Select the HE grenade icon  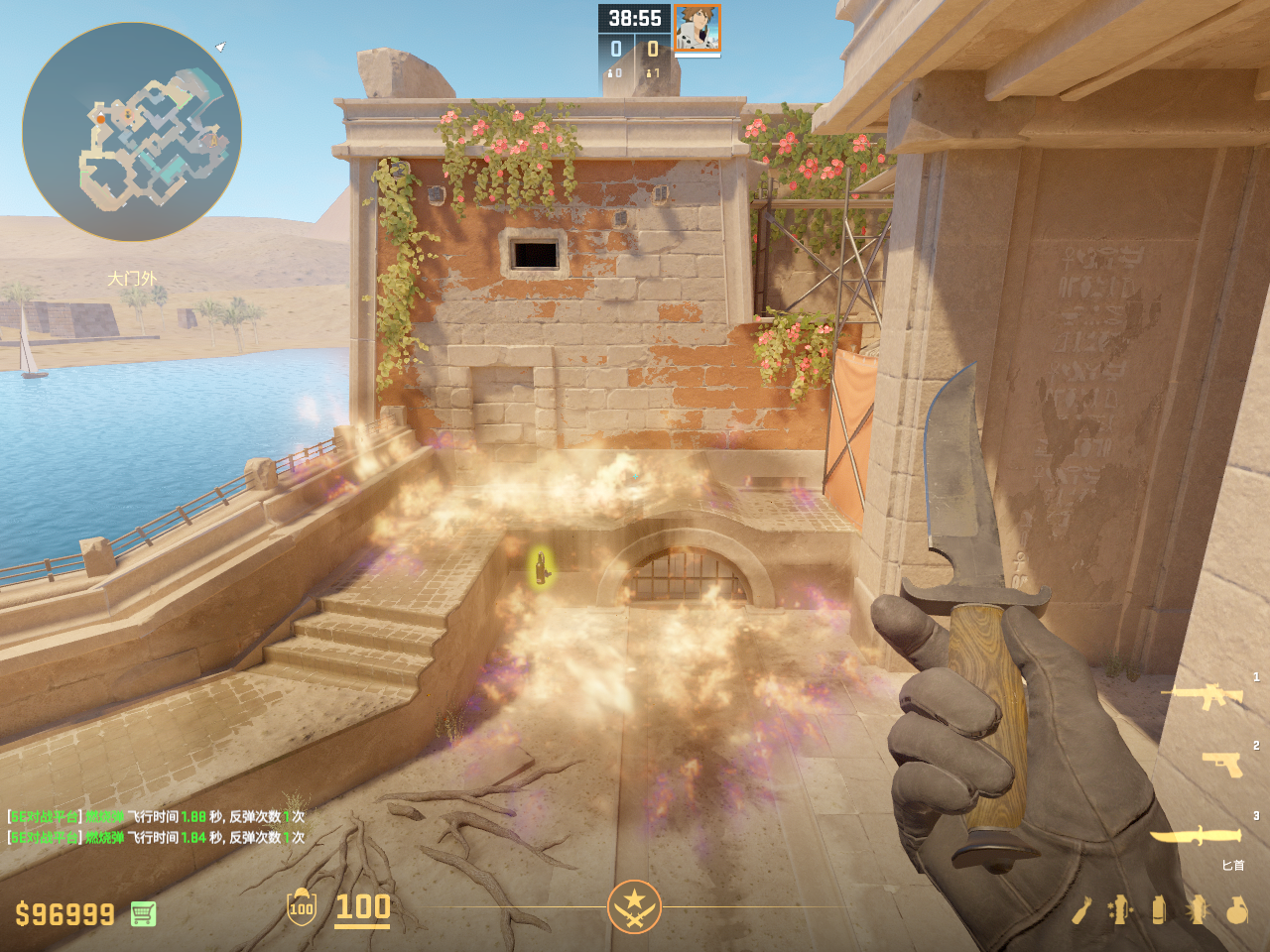point(1236,909)
